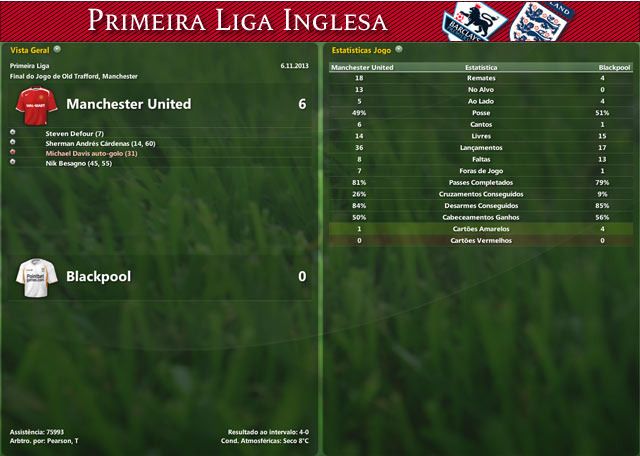Image resolution: width=640 pixels, height=456 pixels.
Task: Click the England three lions crest
Action: point(531,22)
